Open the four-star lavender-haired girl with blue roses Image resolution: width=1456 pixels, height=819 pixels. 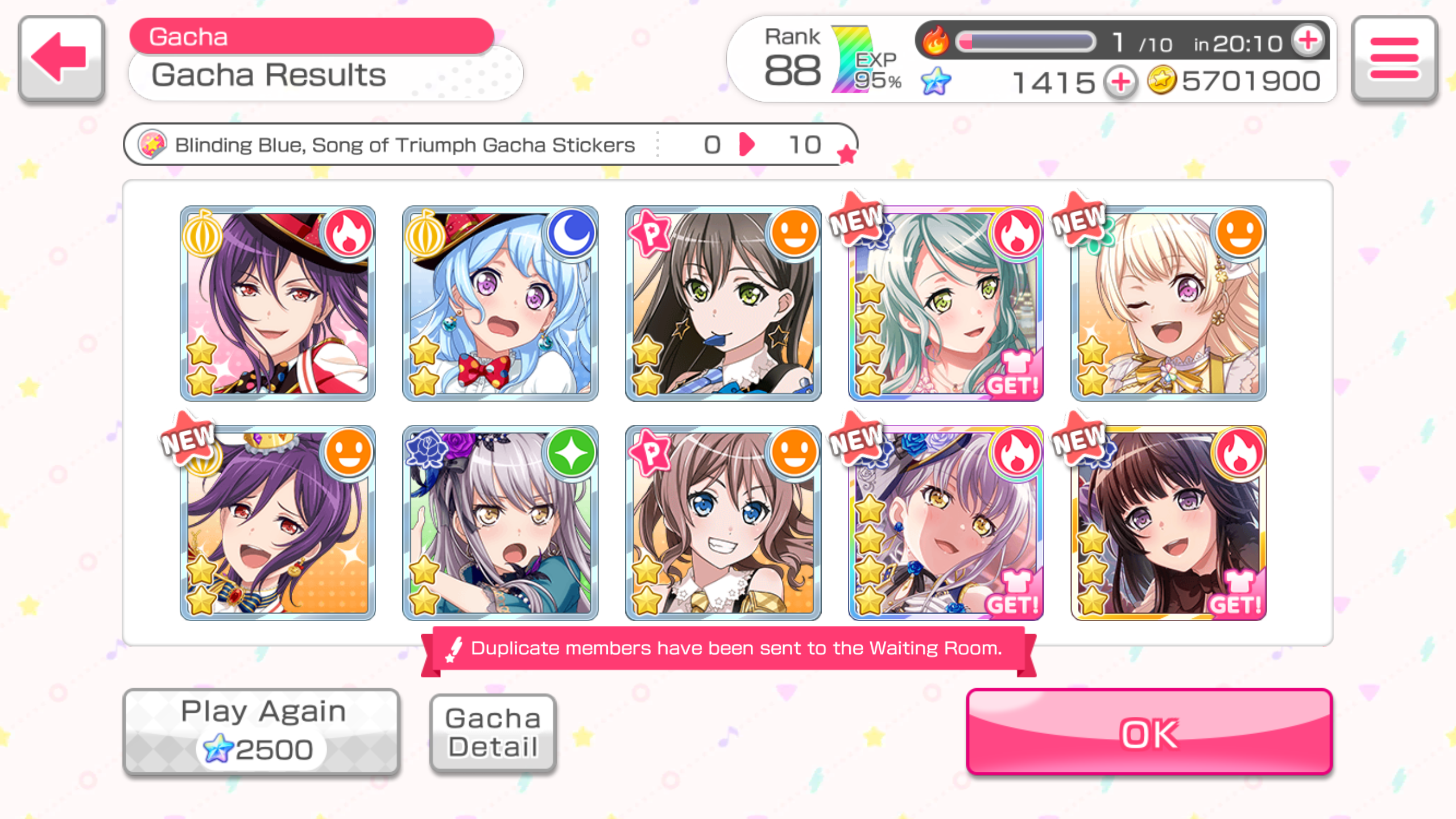click(x=945, y=523)
